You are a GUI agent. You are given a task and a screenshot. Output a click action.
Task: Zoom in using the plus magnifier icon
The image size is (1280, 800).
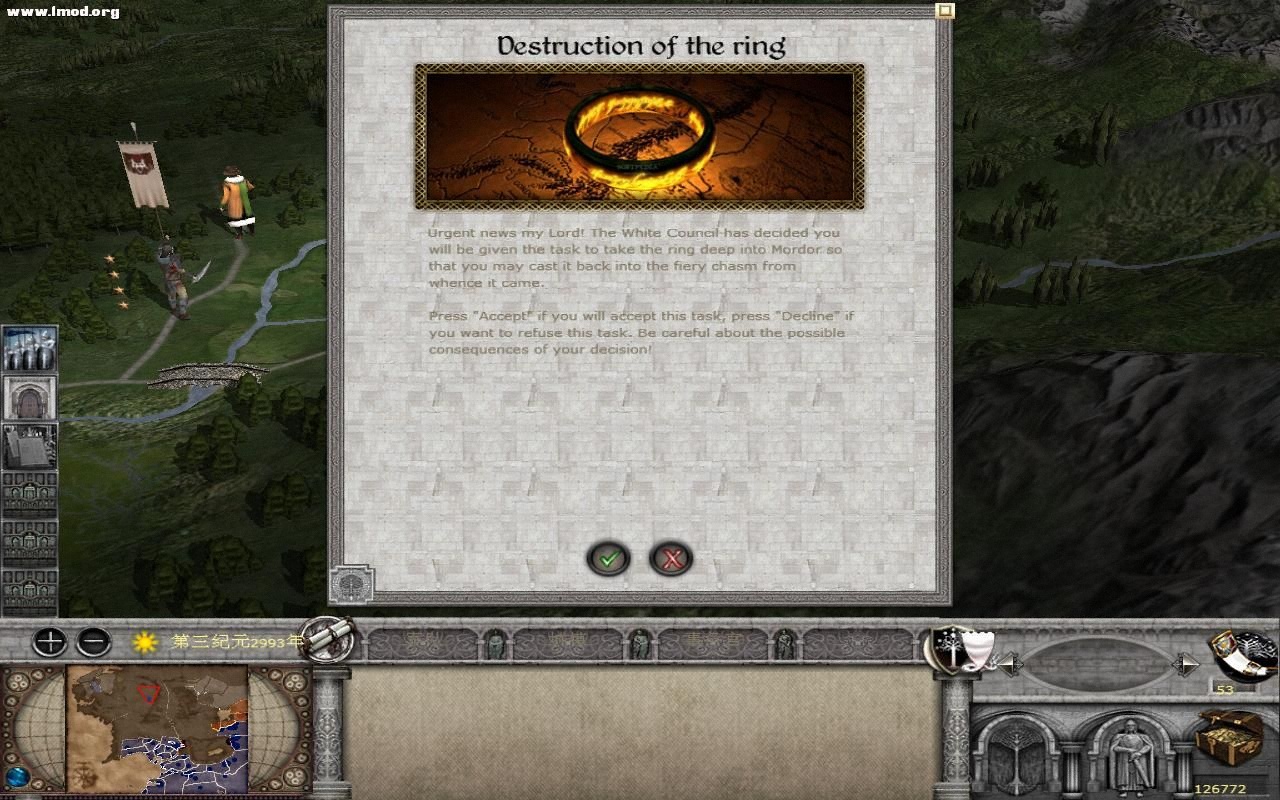point(48,641)
